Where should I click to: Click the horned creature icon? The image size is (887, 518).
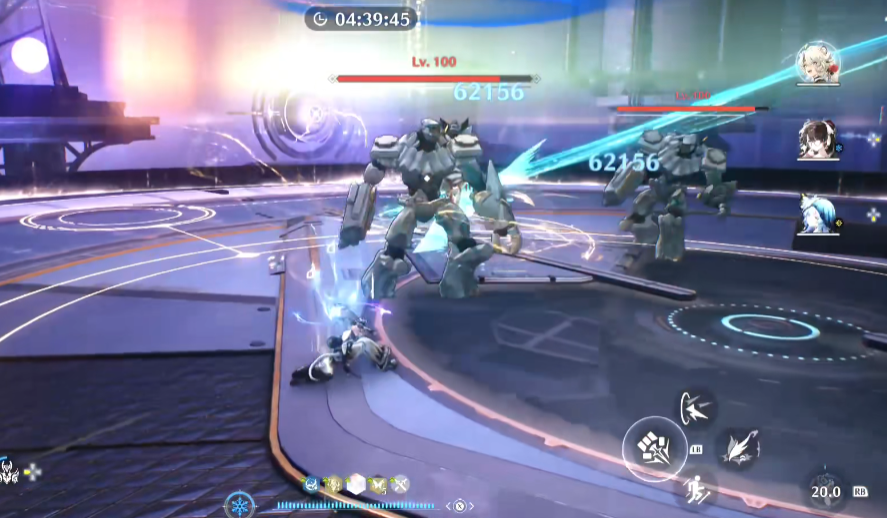pyautogui.click(x=9, y=472)
